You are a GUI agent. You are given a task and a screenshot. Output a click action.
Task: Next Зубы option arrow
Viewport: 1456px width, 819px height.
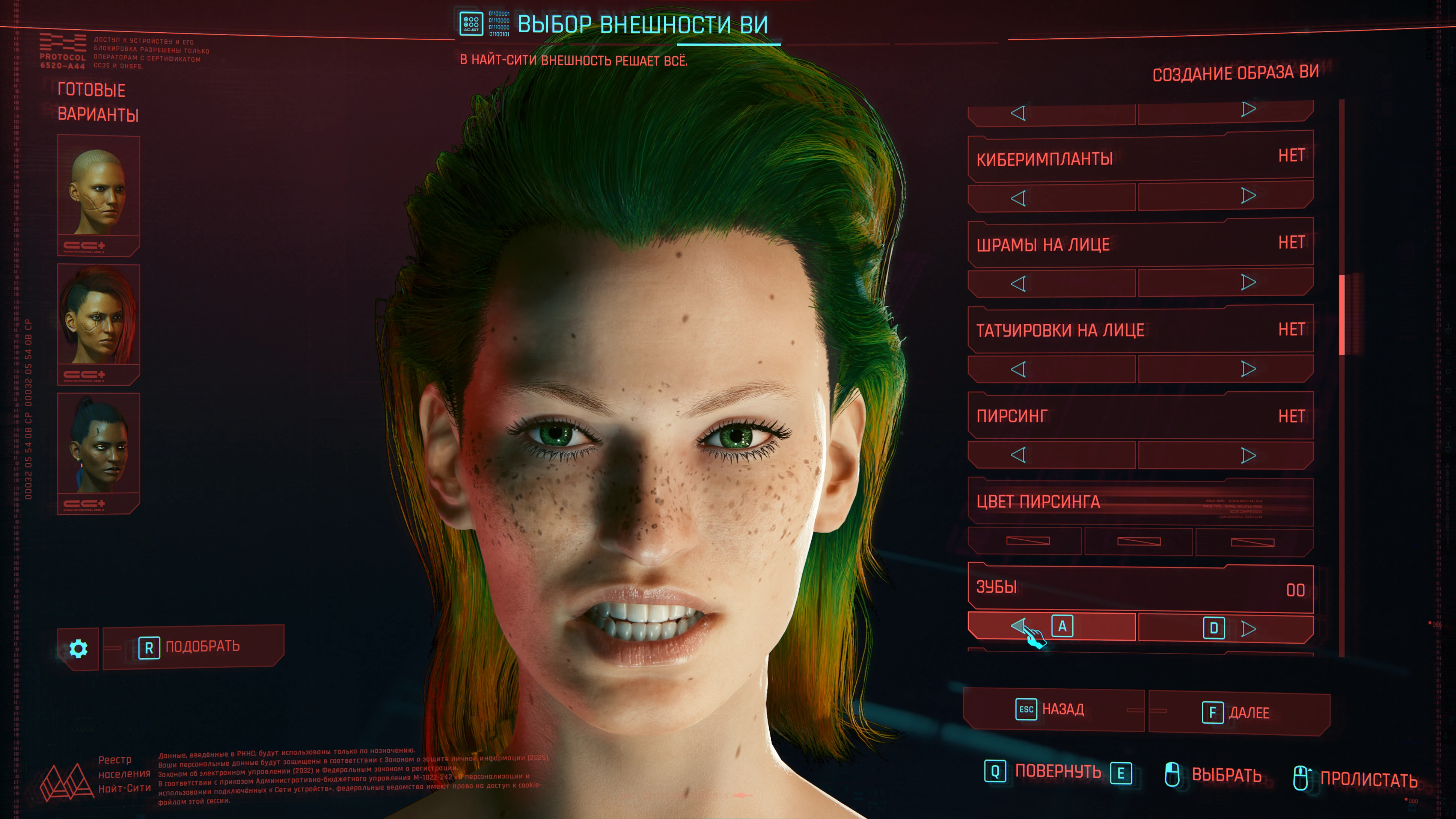1248,629
